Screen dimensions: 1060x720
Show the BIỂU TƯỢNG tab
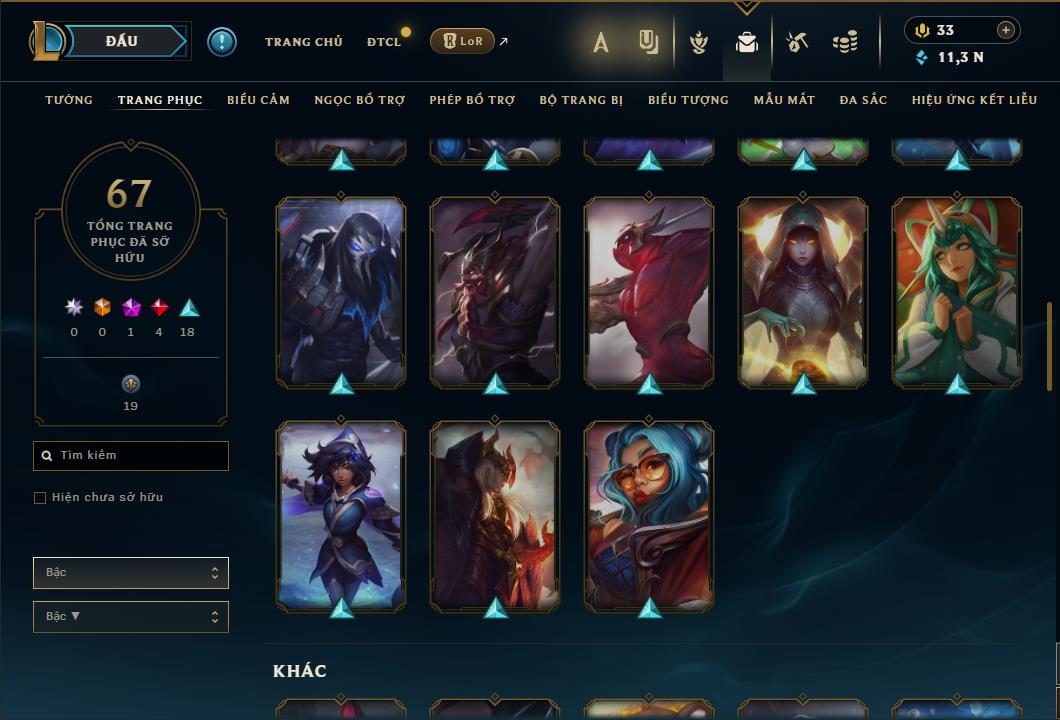coord(688,100)
